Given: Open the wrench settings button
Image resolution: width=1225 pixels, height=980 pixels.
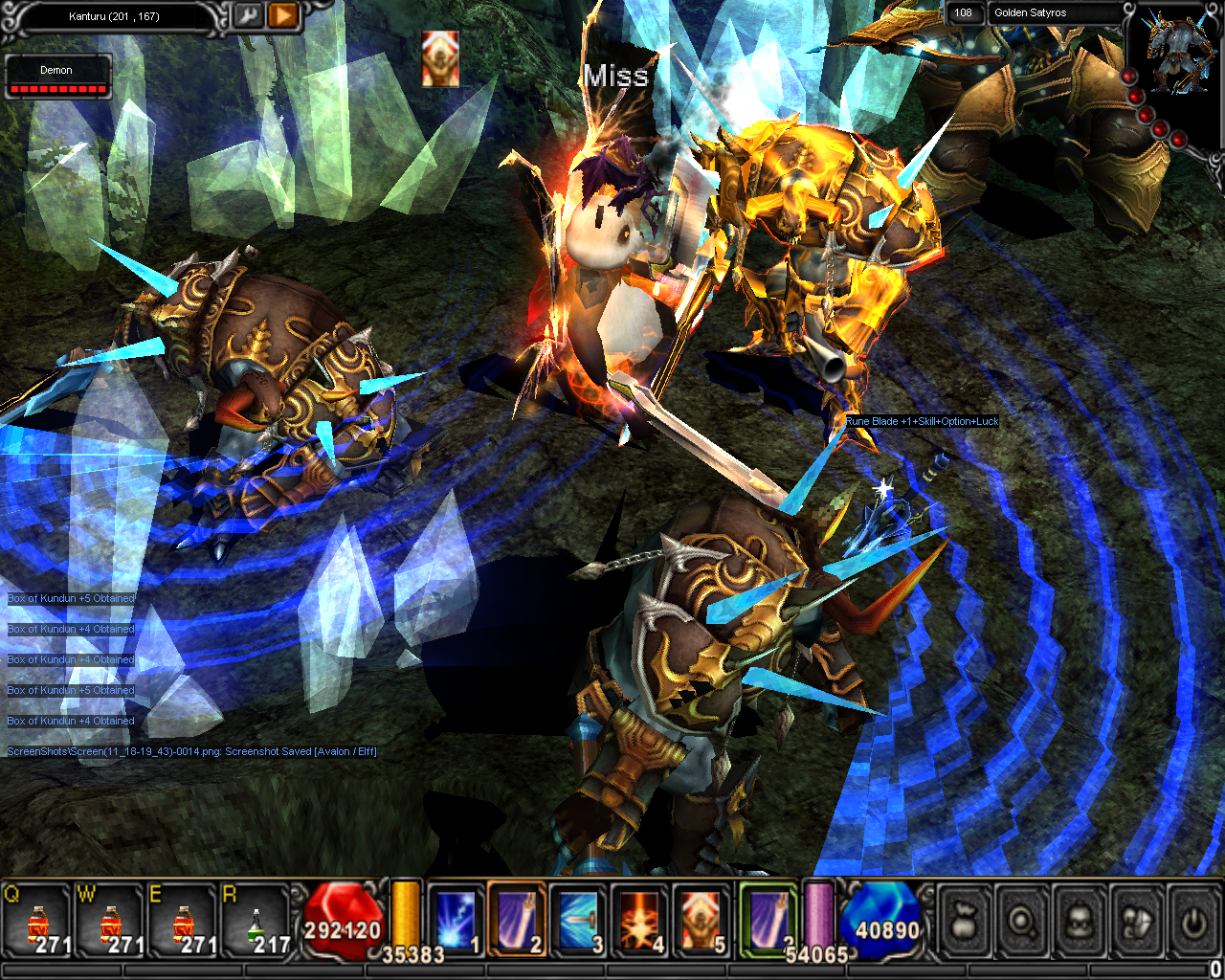Looking at the screenshot, I should (247, 16).
